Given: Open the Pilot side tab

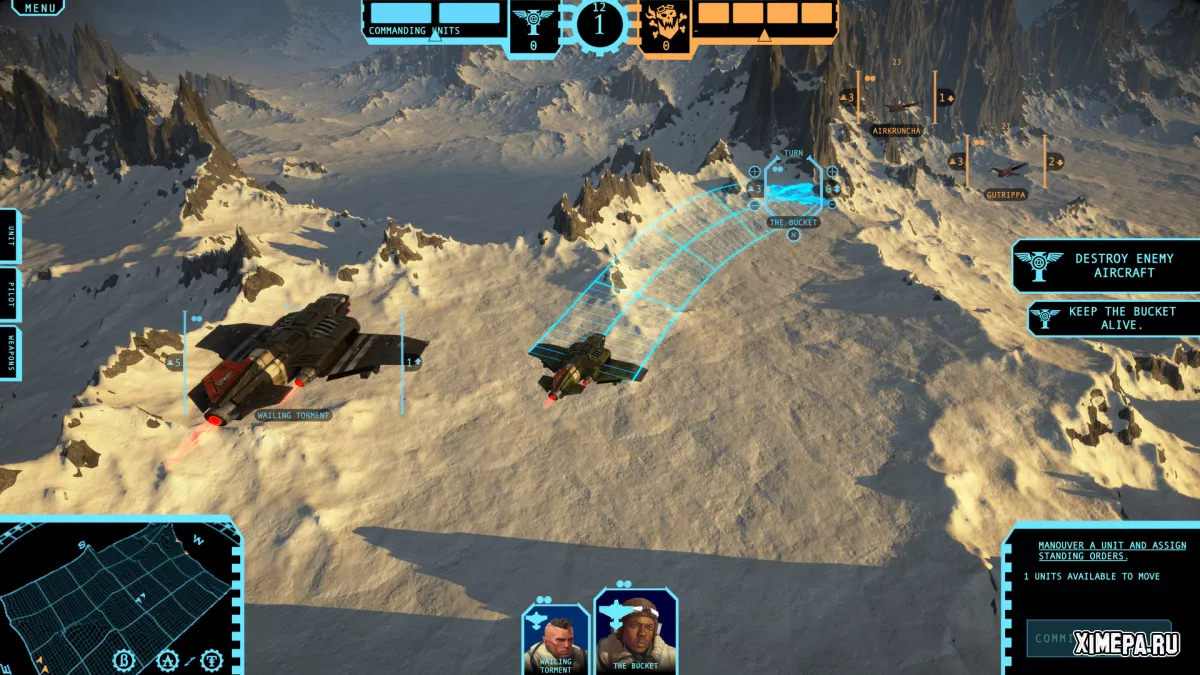Looking at the screenshot, I should pos(9,294).
